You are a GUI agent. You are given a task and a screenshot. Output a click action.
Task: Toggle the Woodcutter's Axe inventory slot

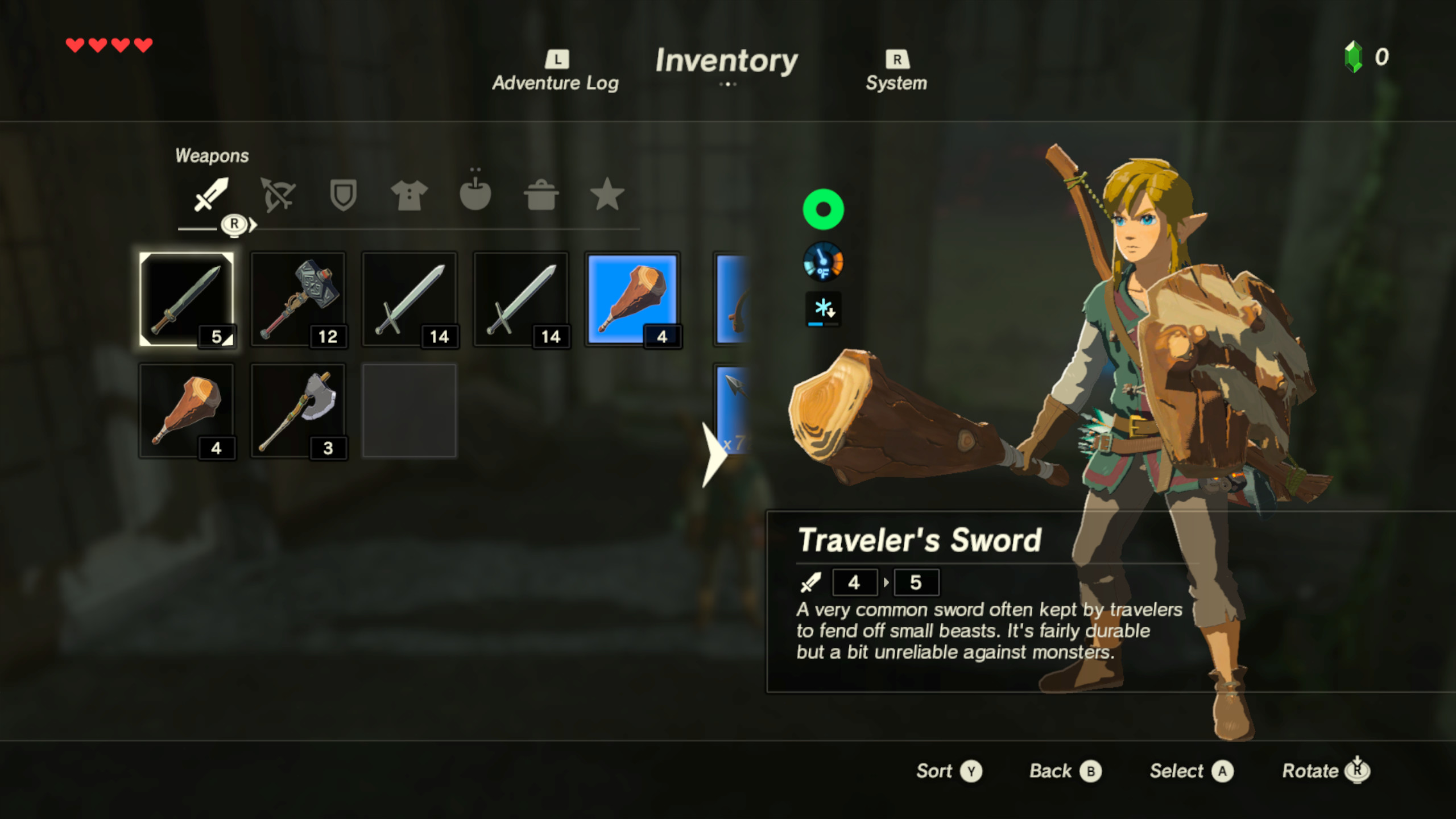299,409
